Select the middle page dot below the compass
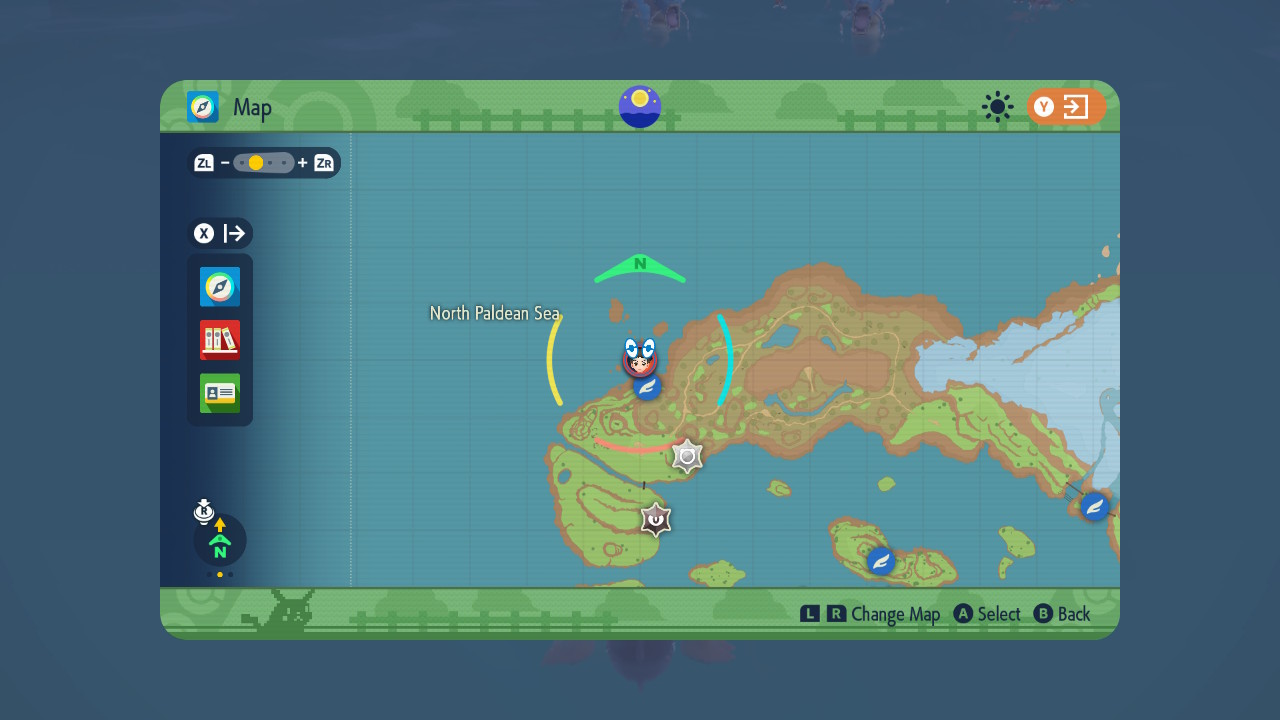Screen dimensions: 1280x720 pos(219,574)
